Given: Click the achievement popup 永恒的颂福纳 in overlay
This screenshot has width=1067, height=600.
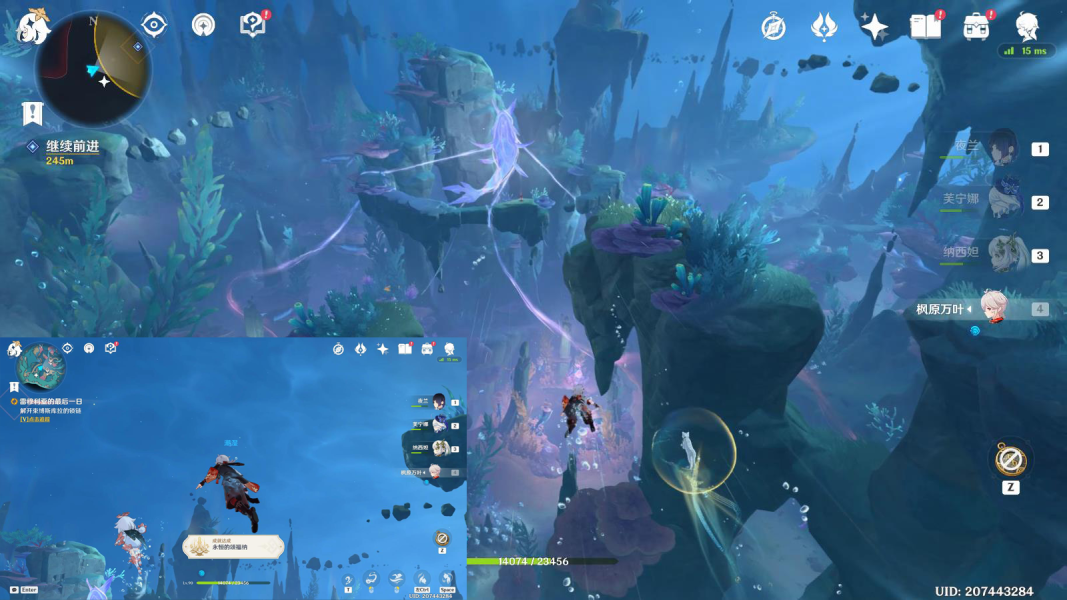Looking at the screenshot, I should (233, 546).
